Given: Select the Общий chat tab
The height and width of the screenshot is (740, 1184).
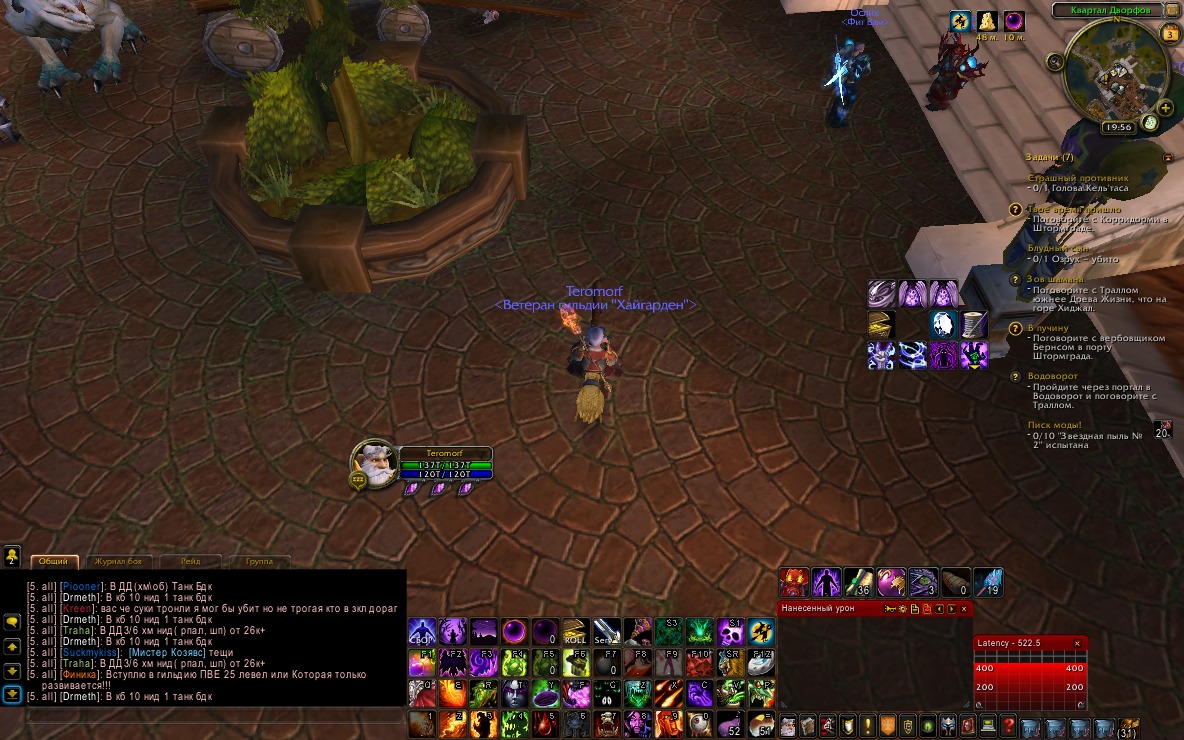Looking at the screenshot, I should pyautogui.click(x=54, y=562).
